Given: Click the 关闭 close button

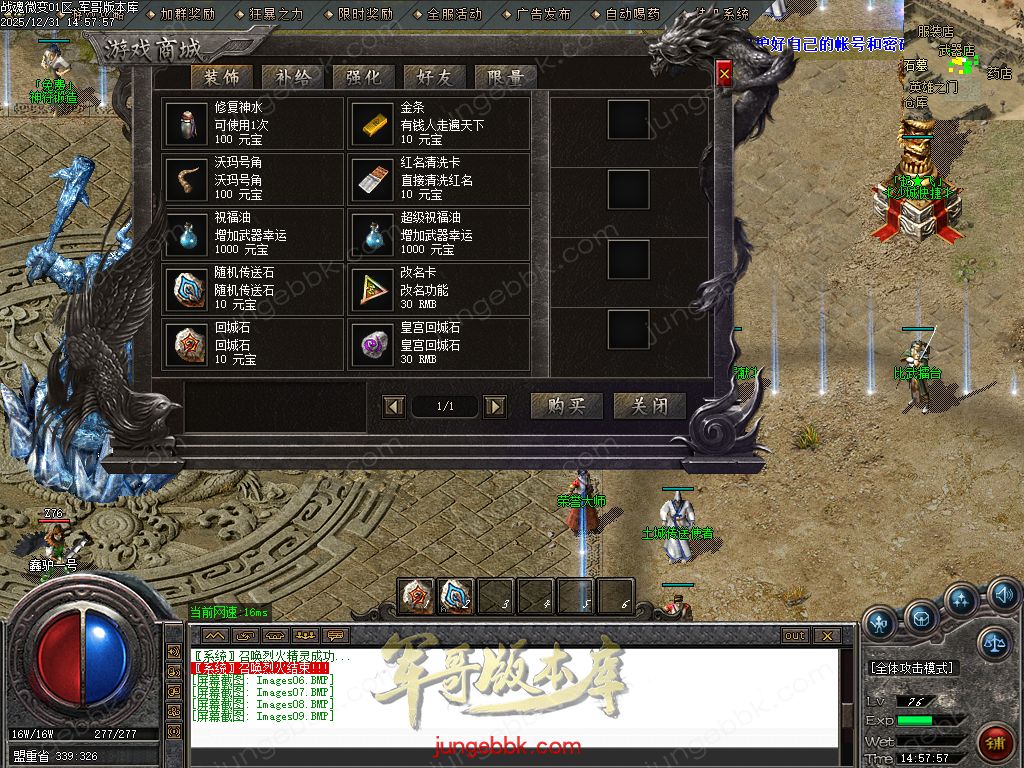Looking at the screenshot, I should tap(650, 405).
